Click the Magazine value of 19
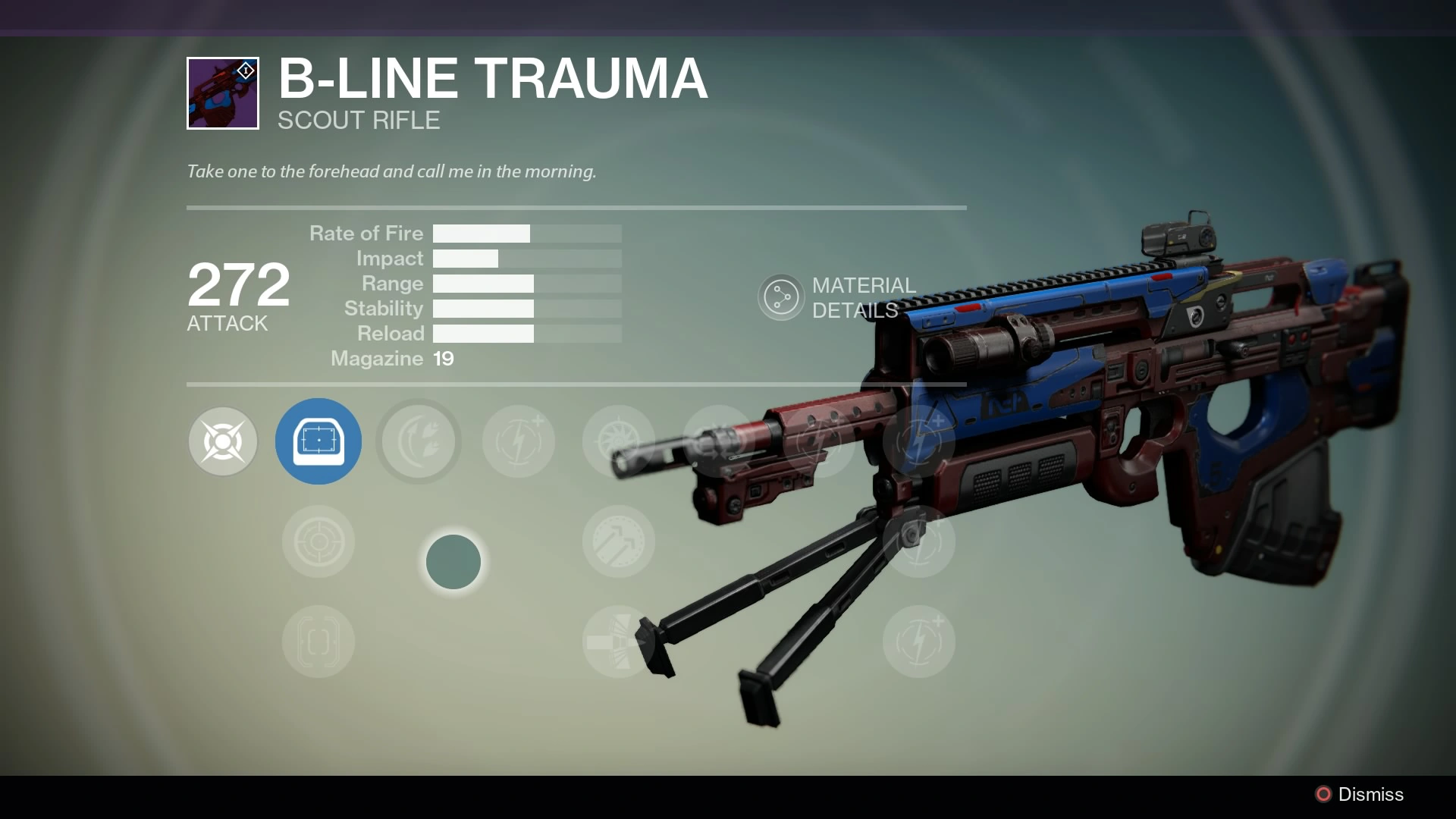This screenshot has width=1456, height=819. pyautogui.click(x=444, y=359)
